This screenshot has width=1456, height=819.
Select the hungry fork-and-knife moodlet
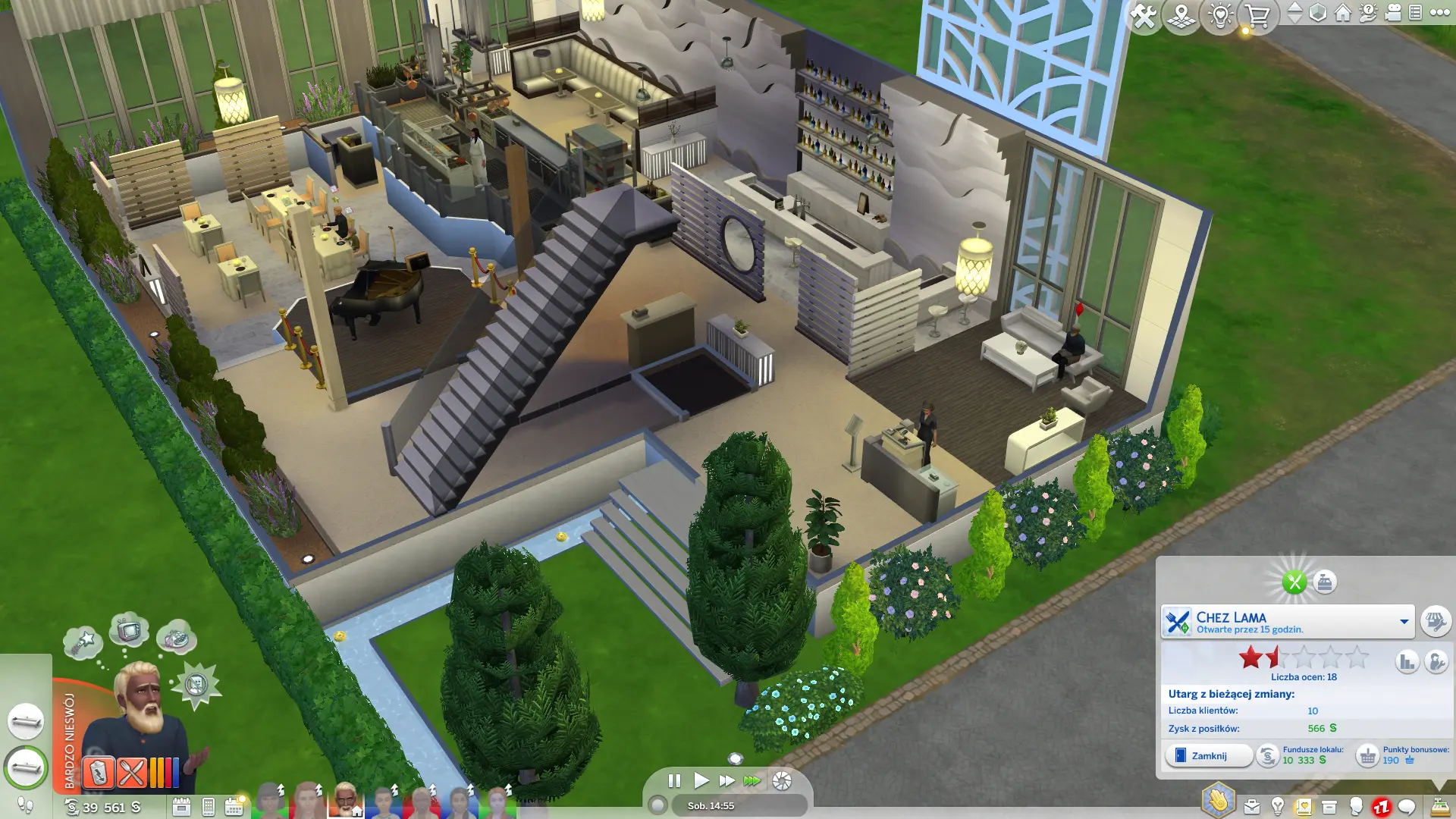(x=131, y=773)
